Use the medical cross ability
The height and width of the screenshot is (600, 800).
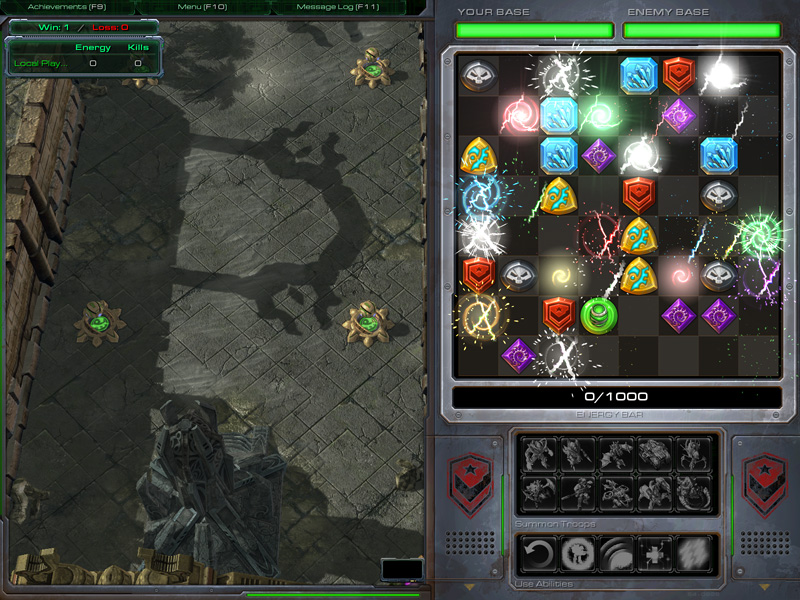coord(655,553)
